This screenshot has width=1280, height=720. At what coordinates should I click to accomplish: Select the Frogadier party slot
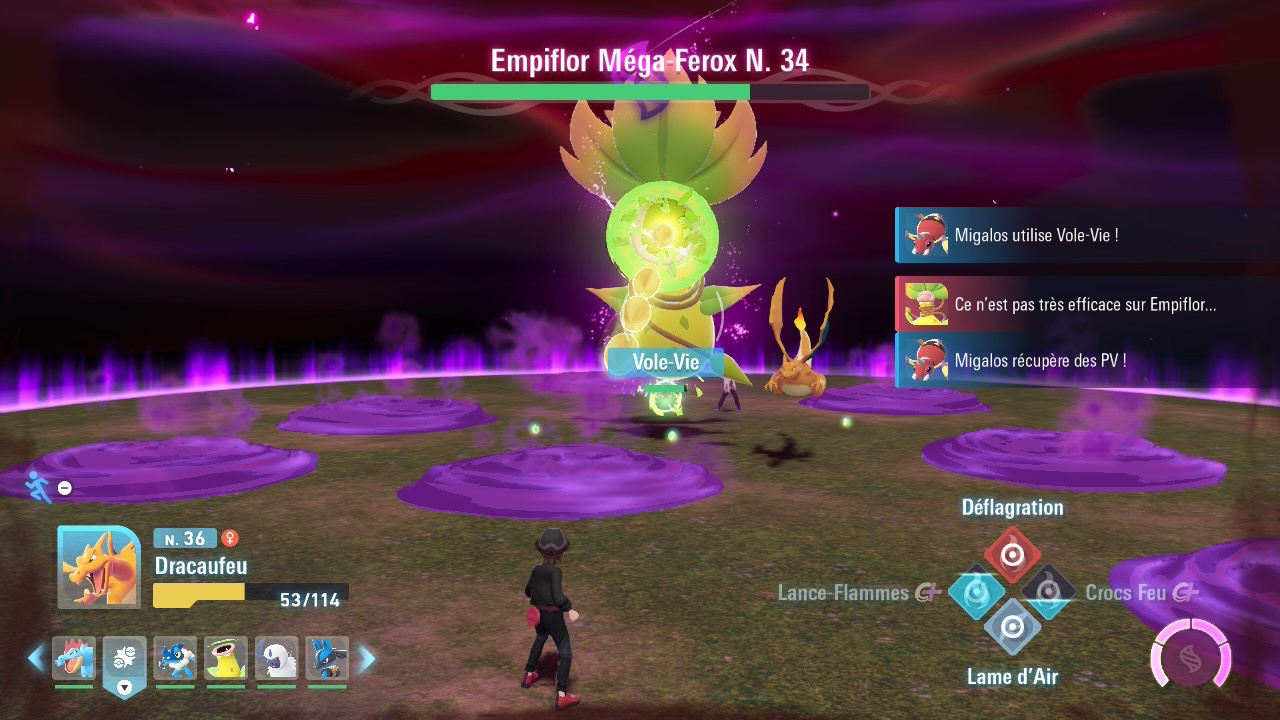[175, 658]
